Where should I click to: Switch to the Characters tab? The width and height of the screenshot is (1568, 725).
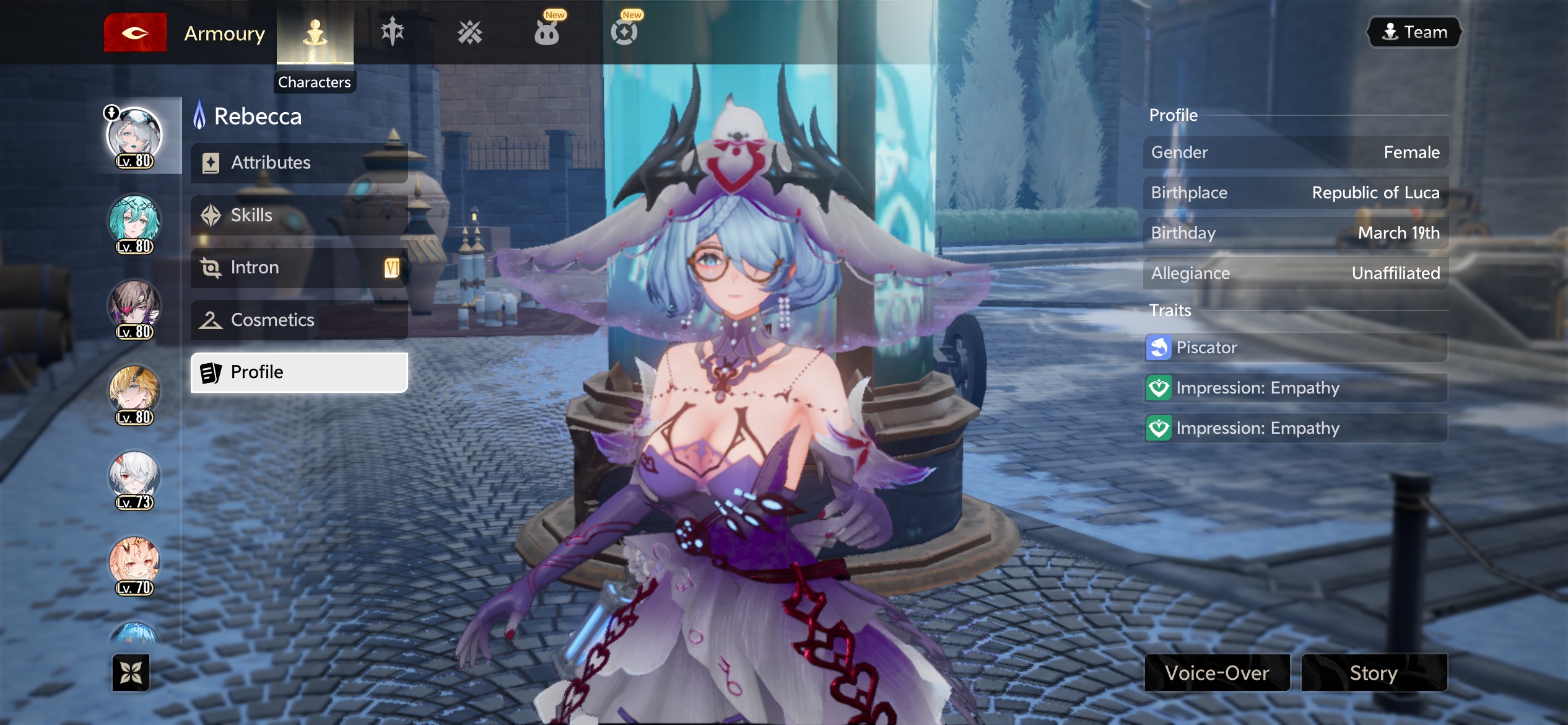pos(315,33)
